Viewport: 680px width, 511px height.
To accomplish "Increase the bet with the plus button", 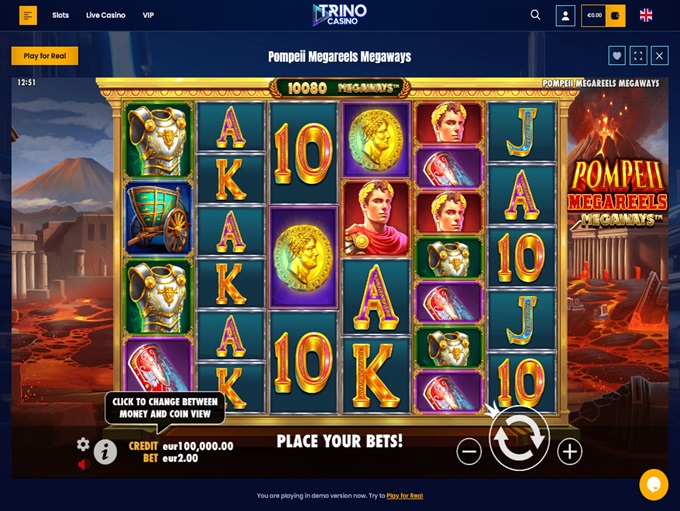I will coord(569,452).
